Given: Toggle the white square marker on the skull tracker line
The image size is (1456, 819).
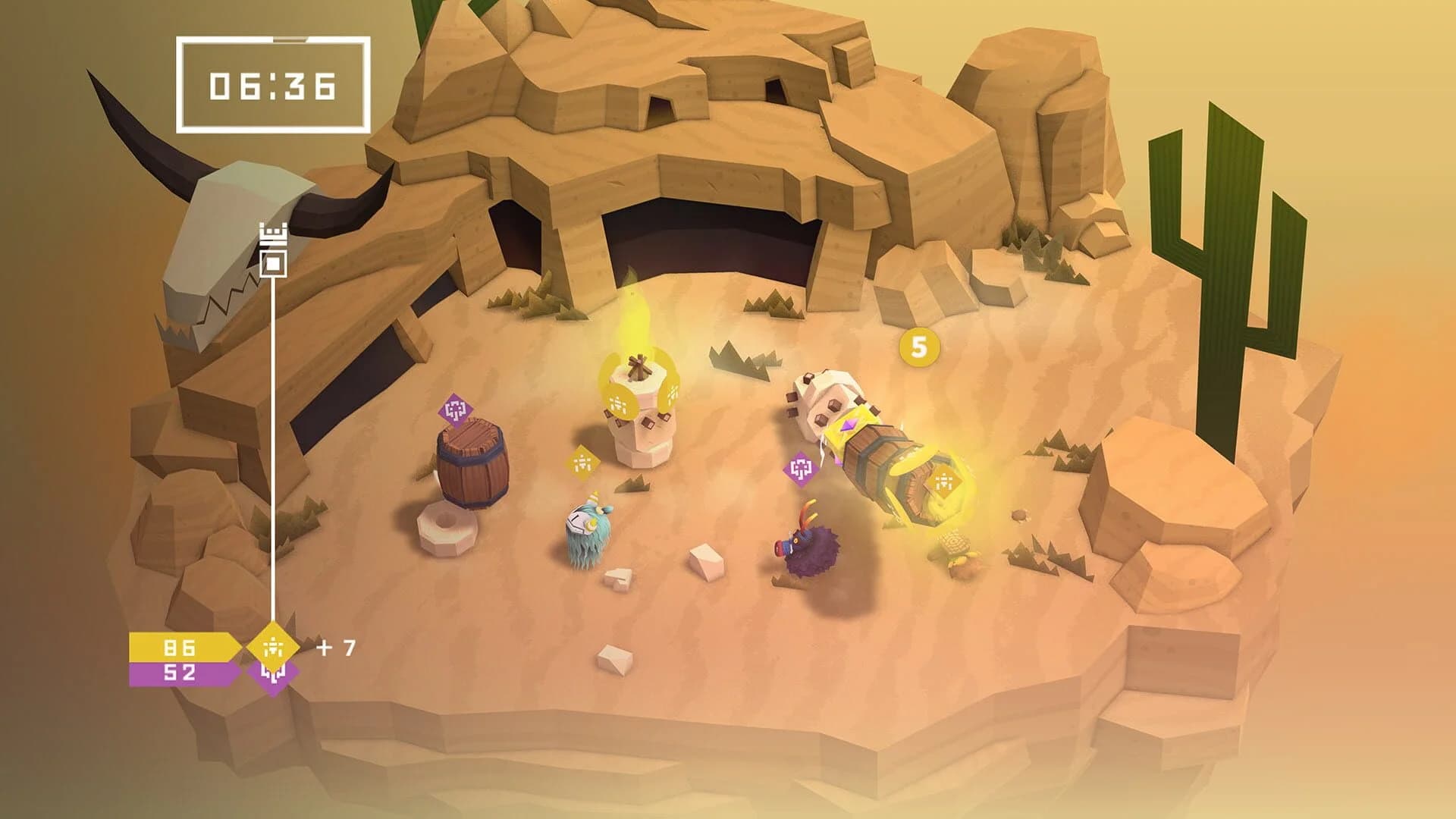Looking at the screenshot, I should click(271, 265).
